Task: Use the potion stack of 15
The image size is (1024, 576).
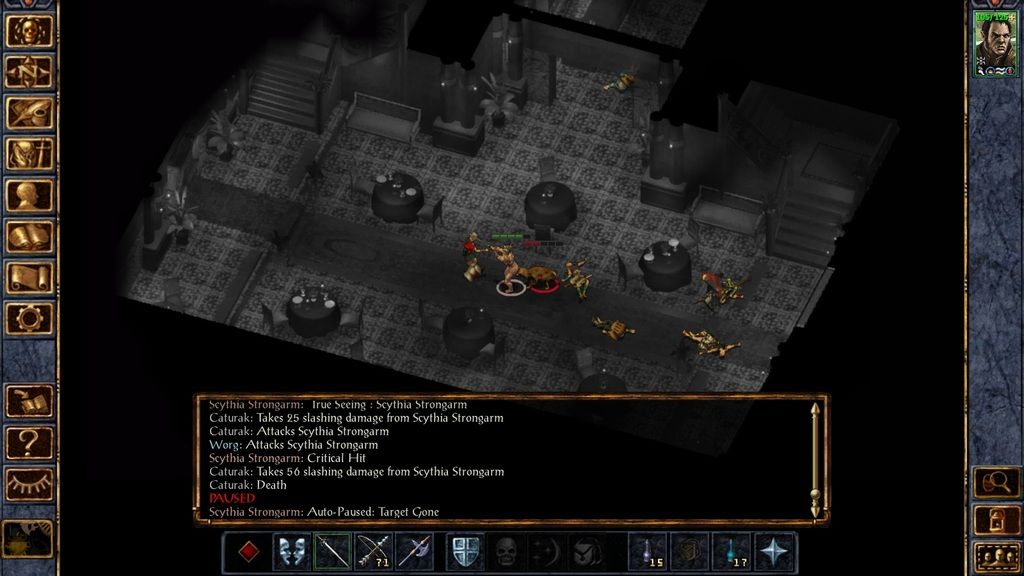Action: tap(647, 551)
